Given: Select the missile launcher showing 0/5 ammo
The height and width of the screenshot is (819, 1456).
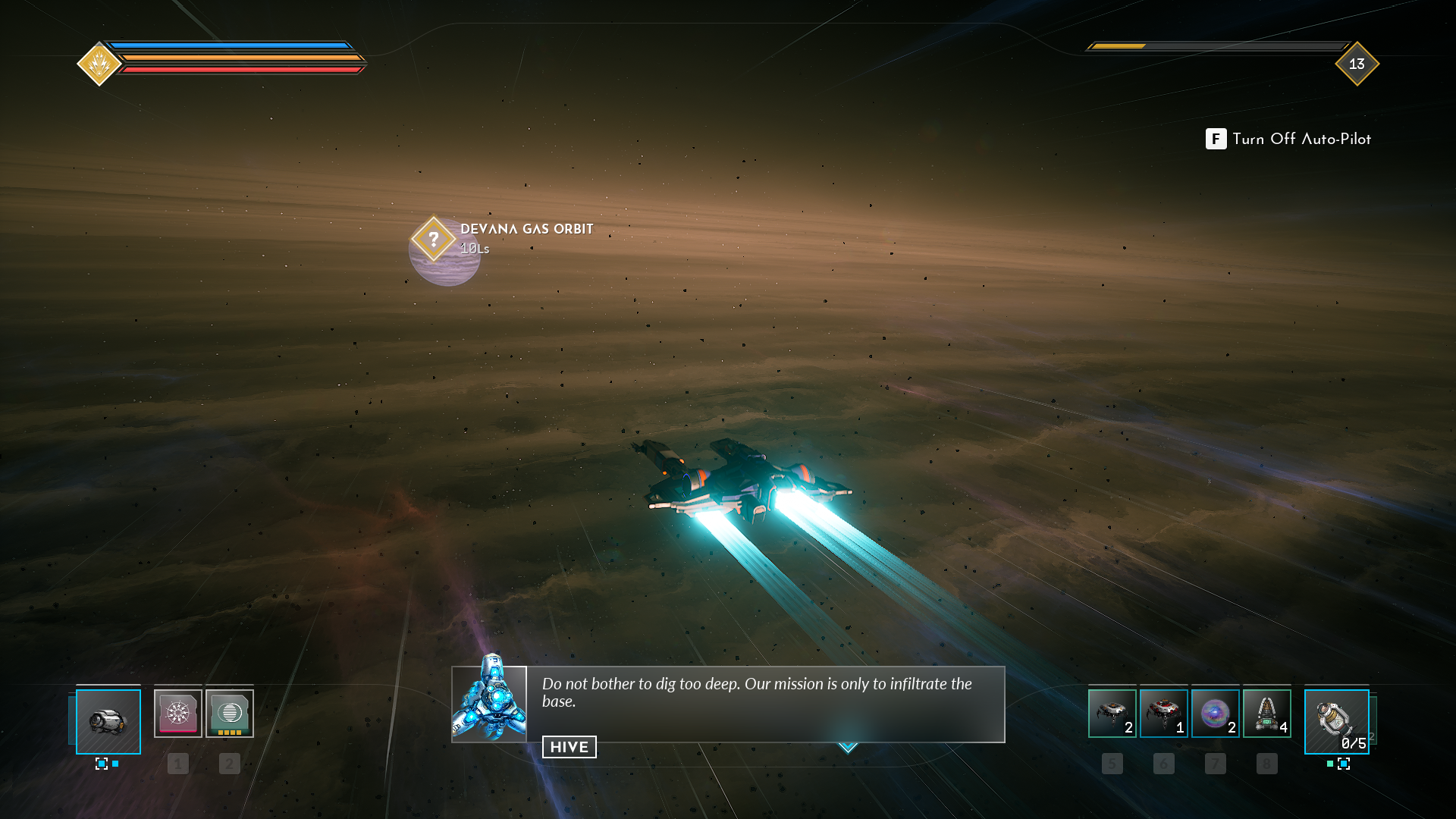Looking at the screenshot, I should click(1335, 721).
